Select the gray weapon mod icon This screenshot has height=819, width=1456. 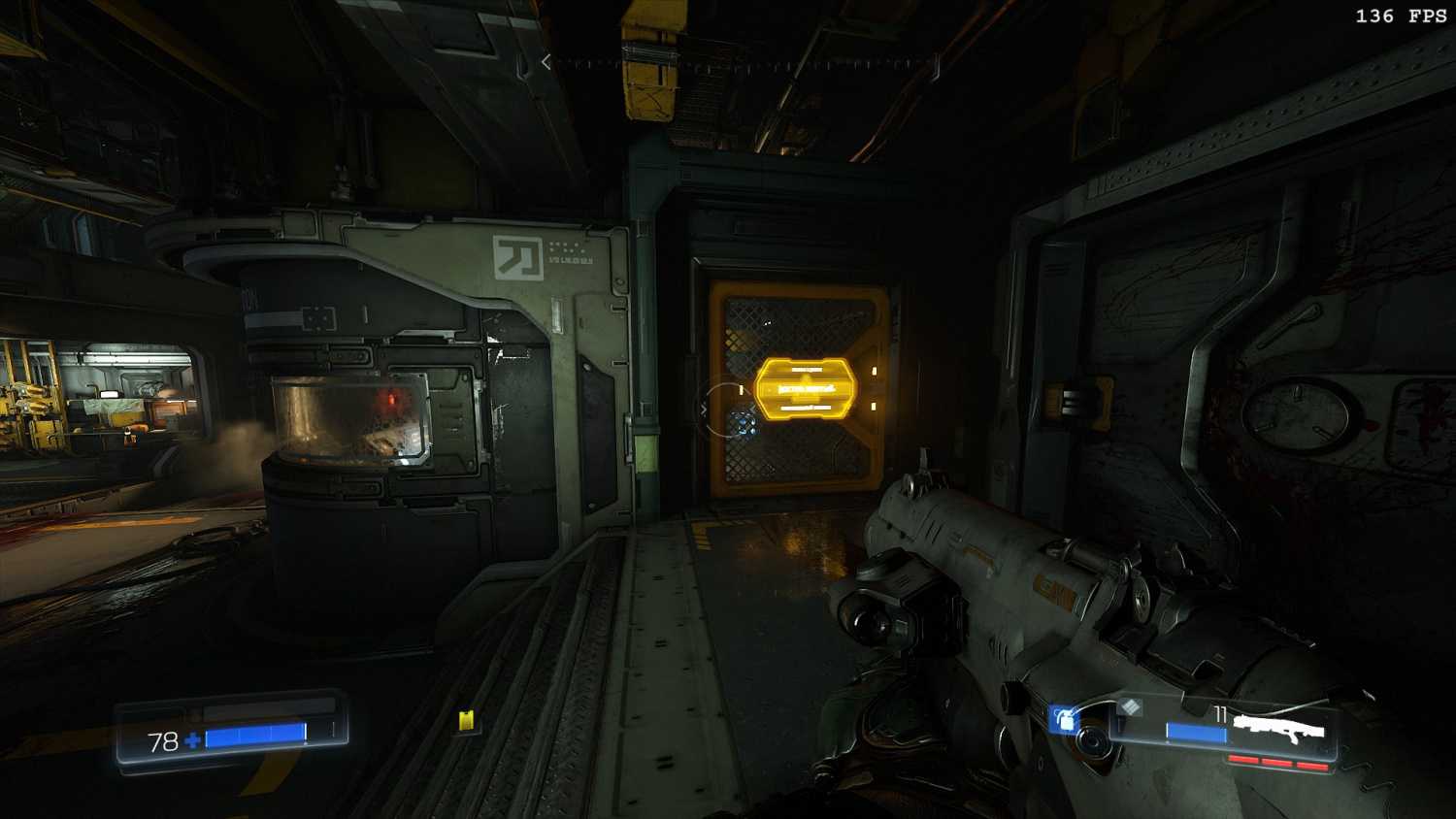[x=1128, y=707]
